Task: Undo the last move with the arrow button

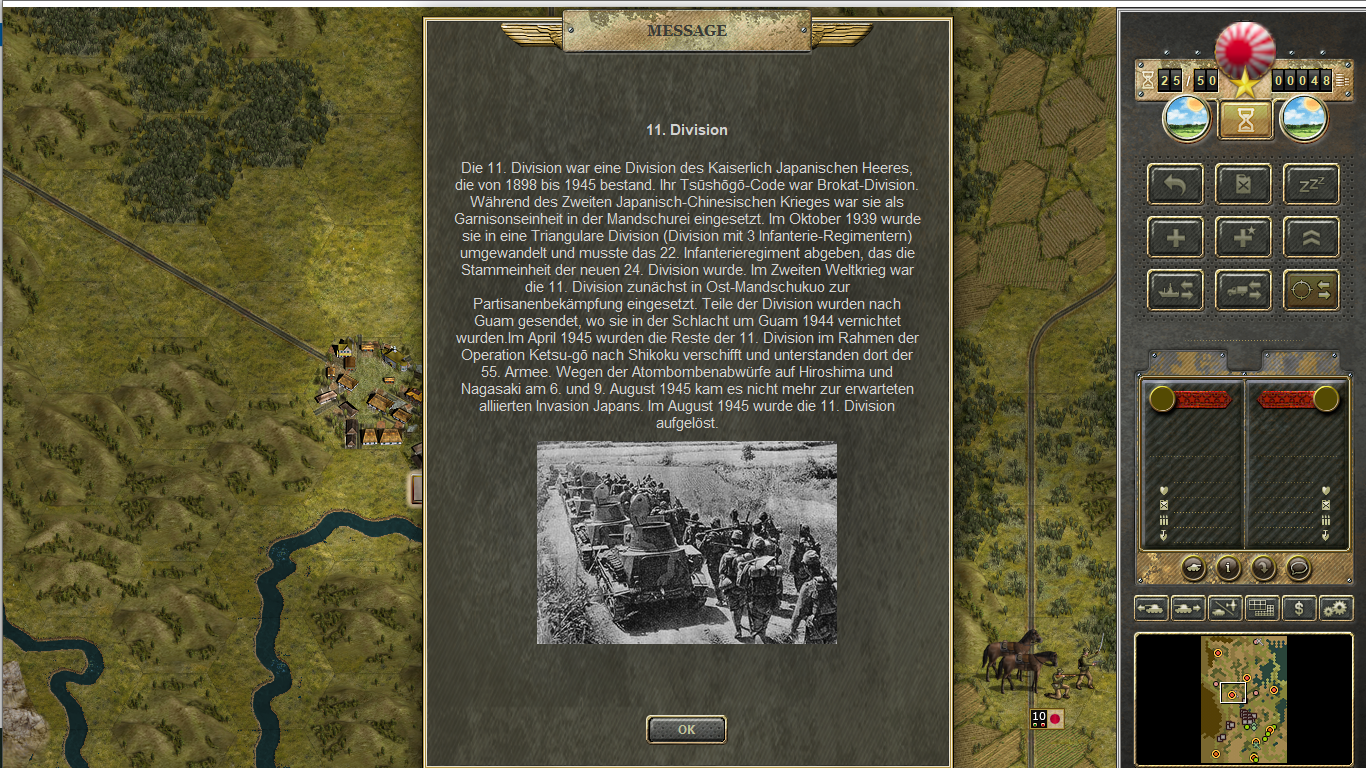Action: [x=1176, y=185]
